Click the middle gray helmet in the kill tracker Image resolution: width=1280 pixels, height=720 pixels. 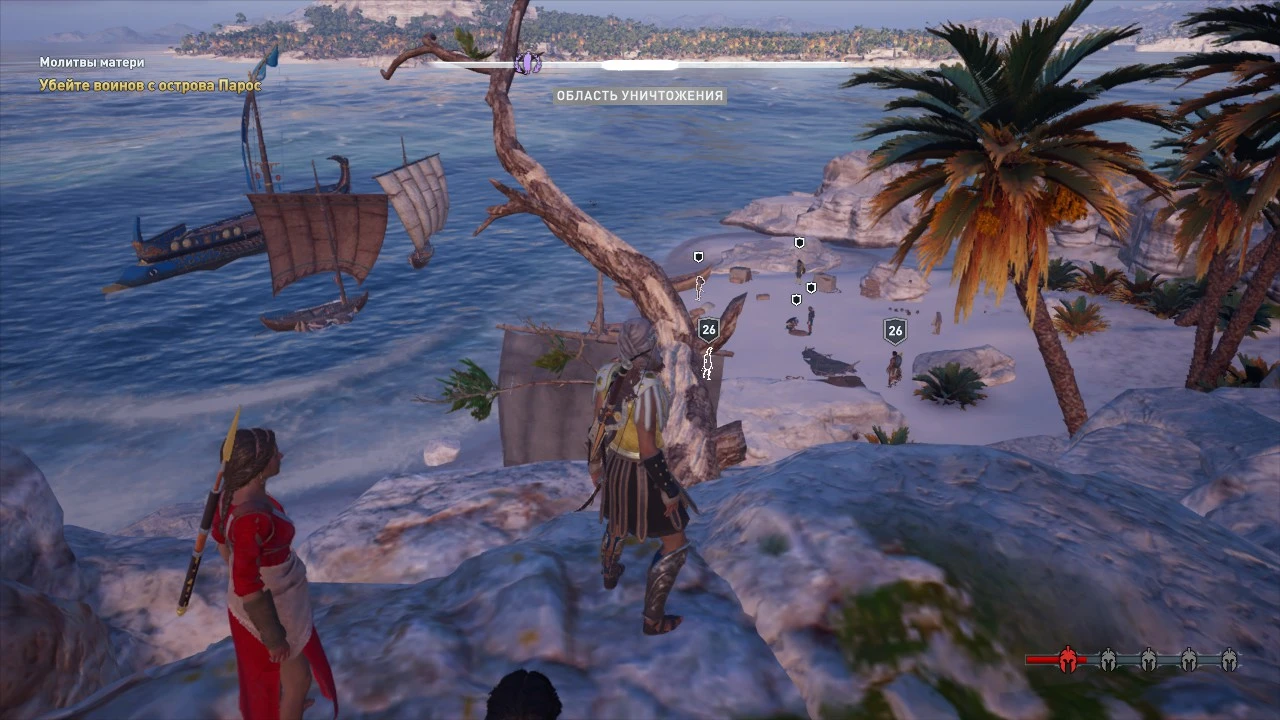1148,660
